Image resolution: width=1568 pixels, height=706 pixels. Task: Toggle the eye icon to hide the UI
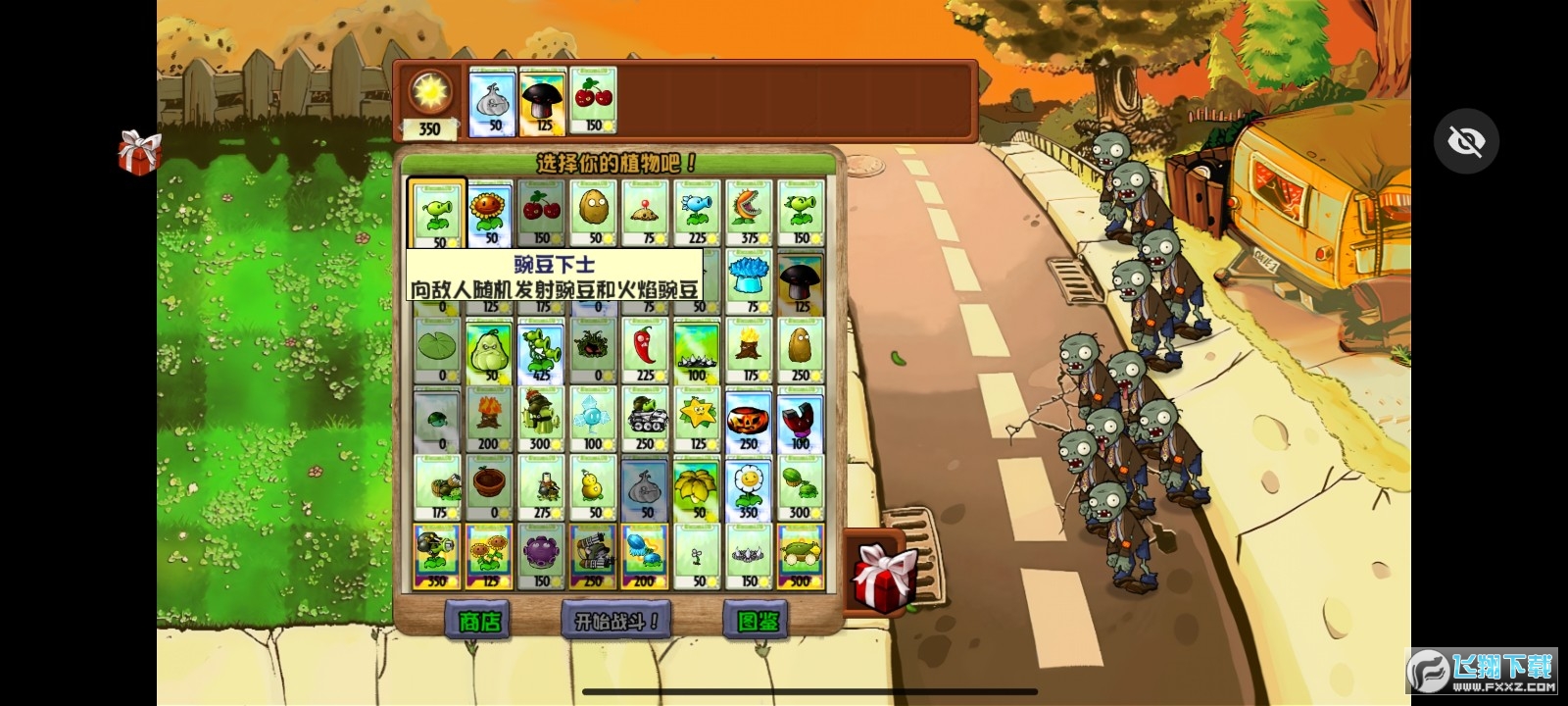tap(1465, 140)
